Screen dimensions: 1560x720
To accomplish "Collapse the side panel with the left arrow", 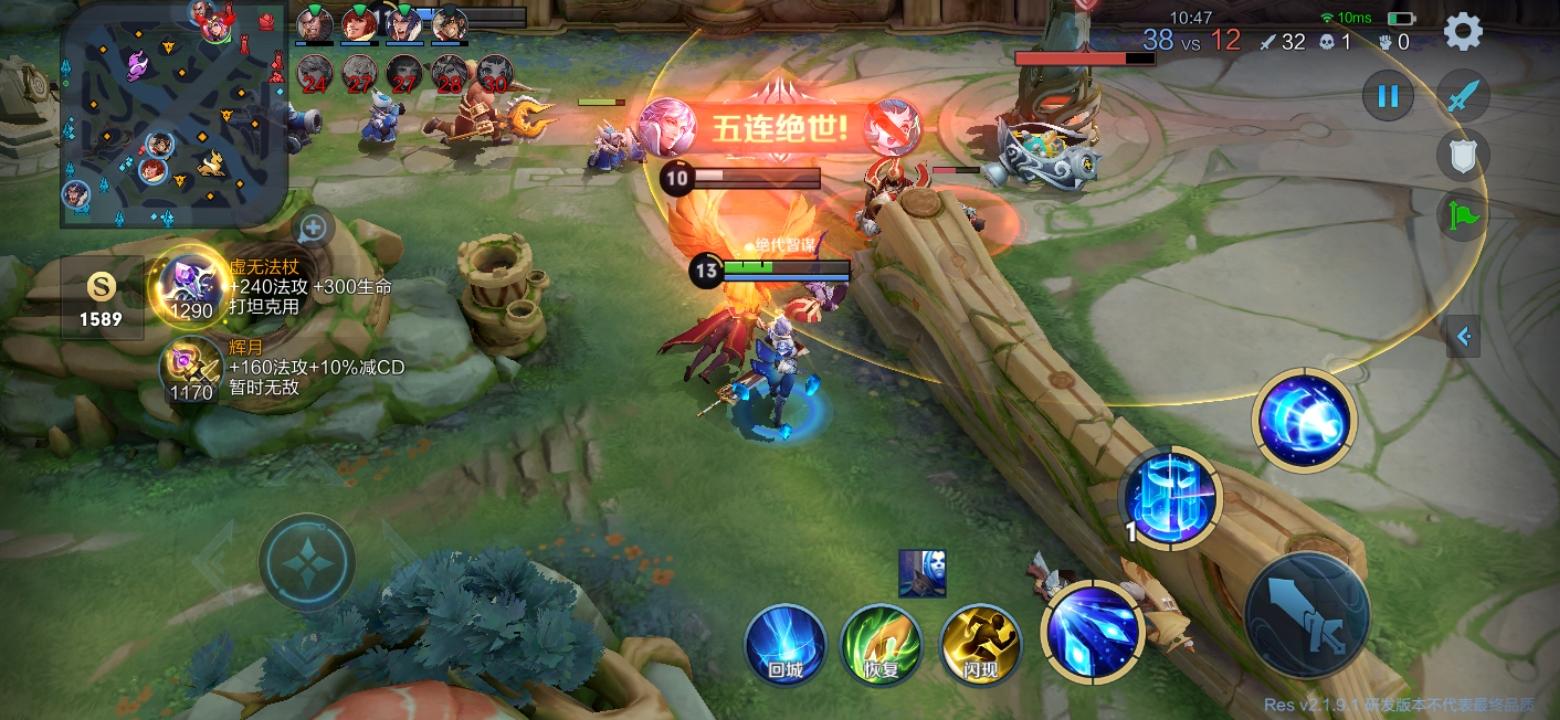I will (1463, 338).
